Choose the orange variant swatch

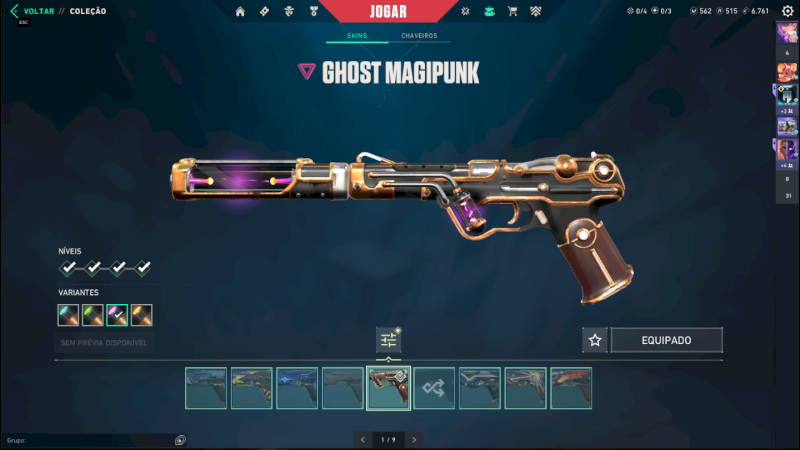coord(142,316)
